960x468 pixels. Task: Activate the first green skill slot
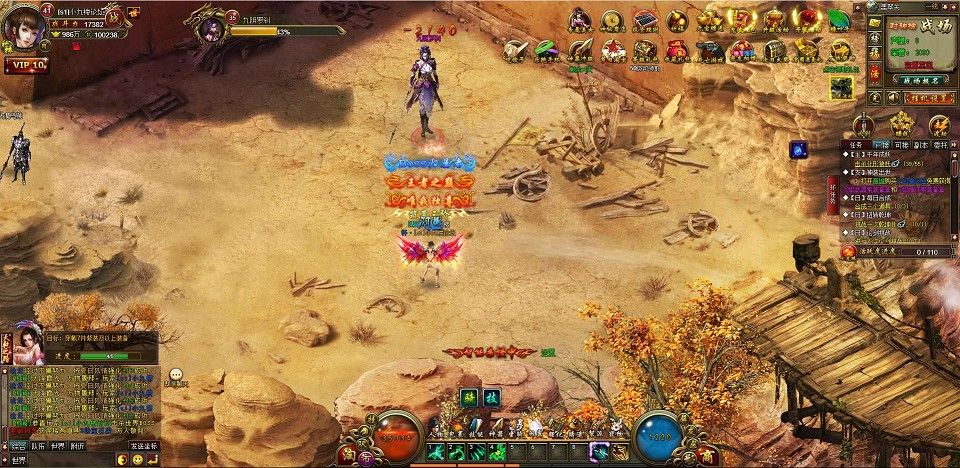tap(436, 452)
